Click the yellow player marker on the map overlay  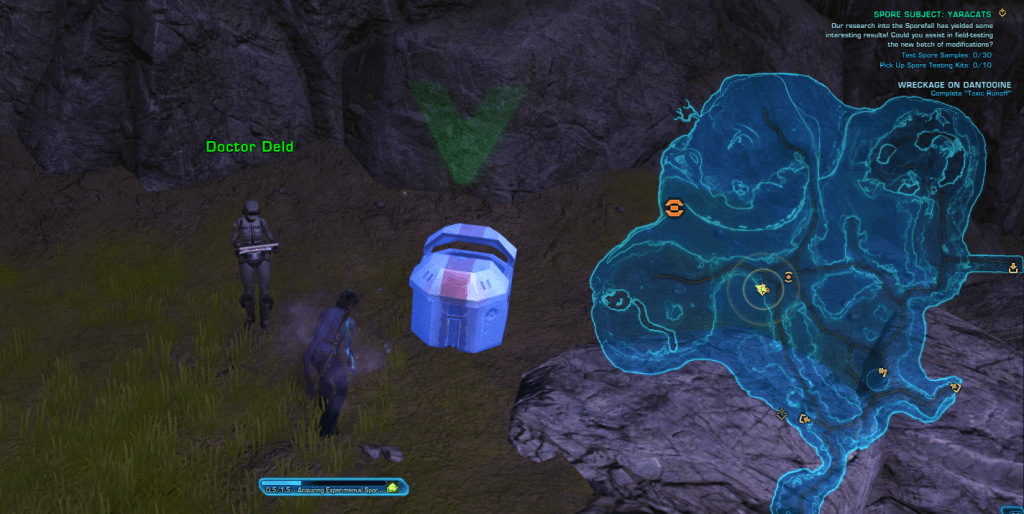(x=762, y=289)
